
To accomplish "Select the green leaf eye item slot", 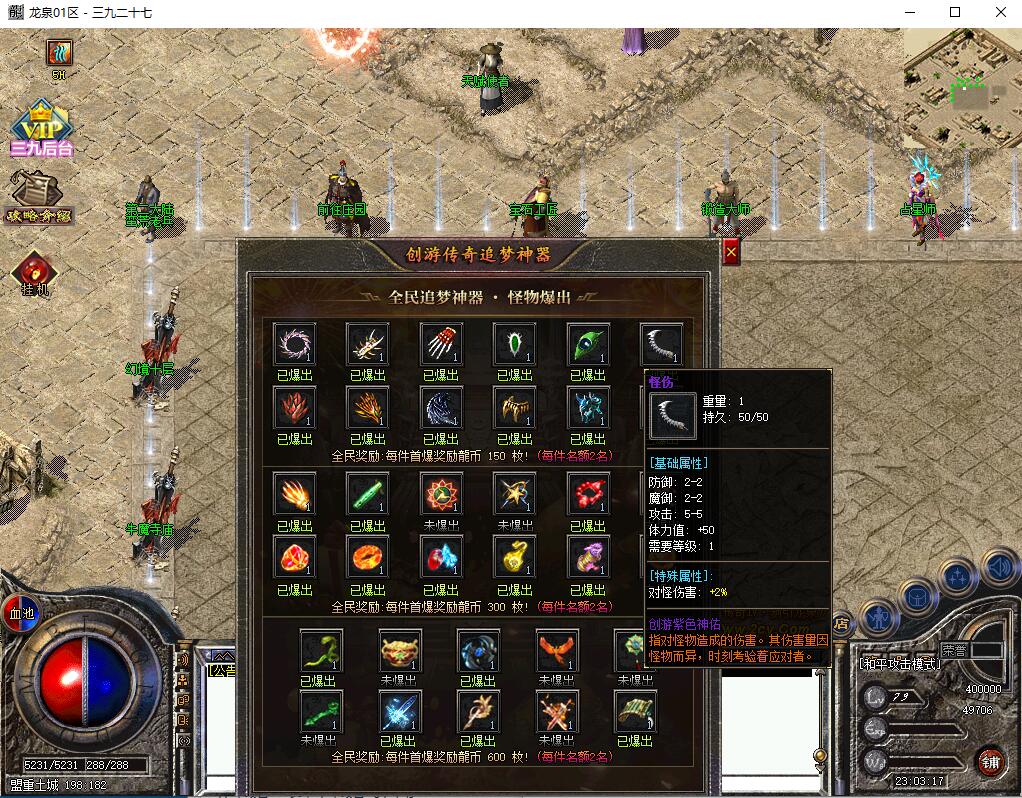I will coord(588,344).
